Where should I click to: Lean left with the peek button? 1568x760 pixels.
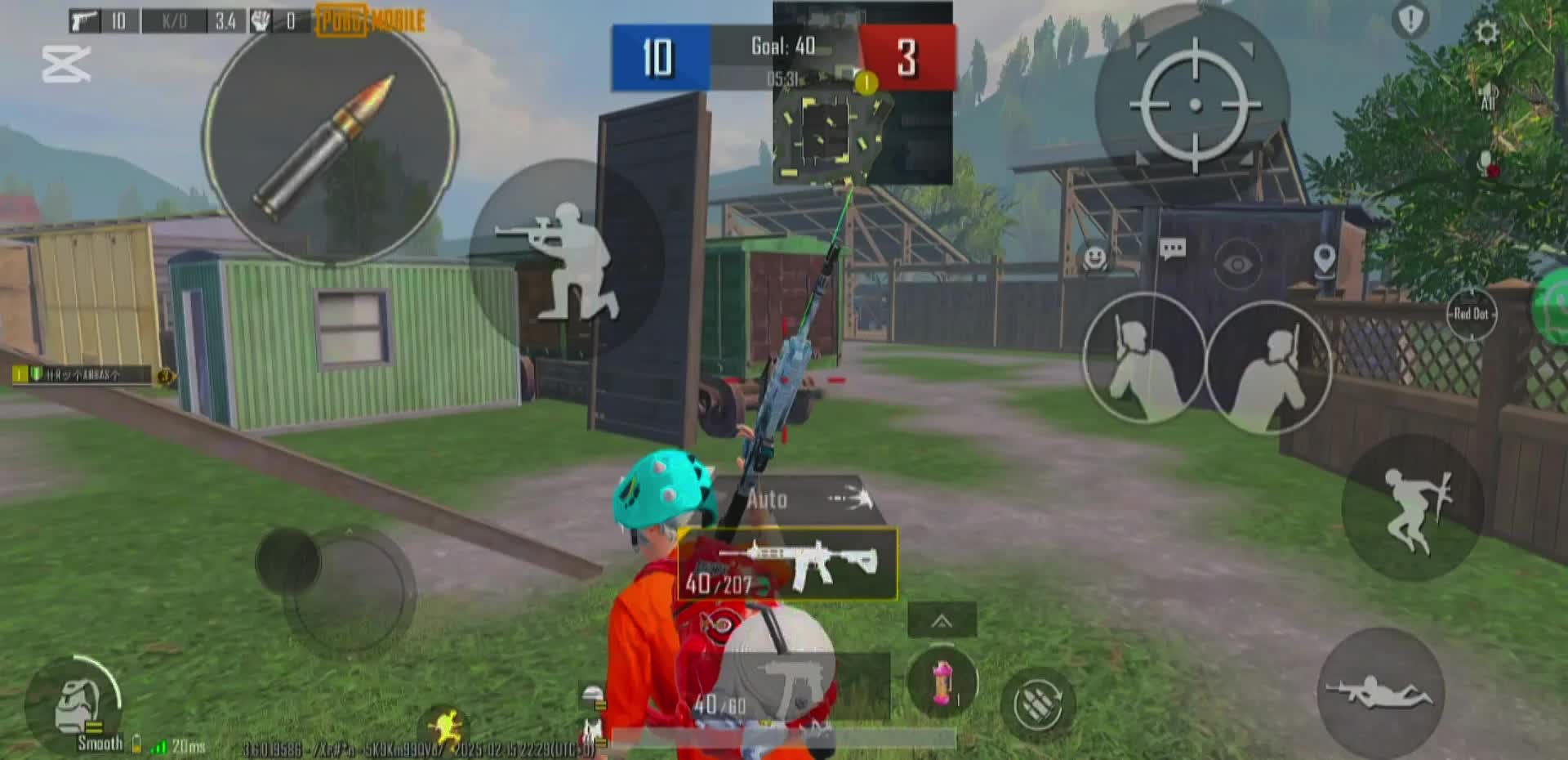click(x=1143, y=357)
